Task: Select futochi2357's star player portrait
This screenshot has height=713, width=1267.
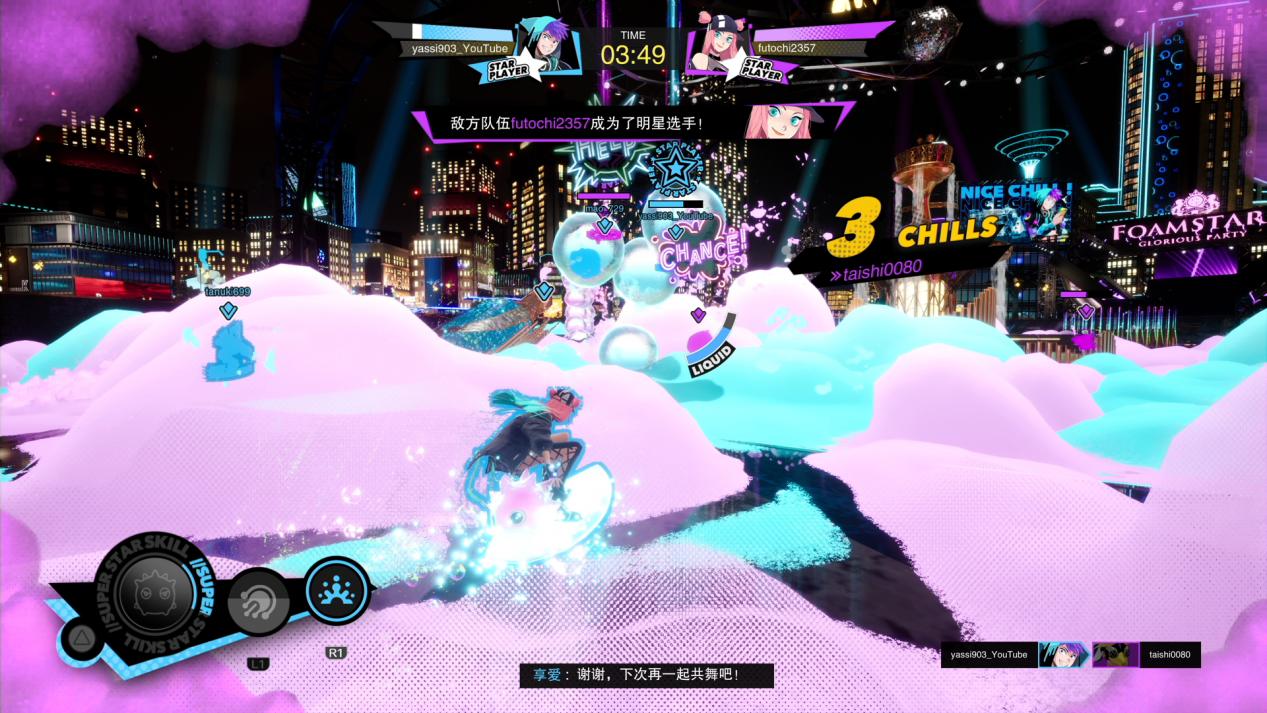Action: click(x=716, y=46)
